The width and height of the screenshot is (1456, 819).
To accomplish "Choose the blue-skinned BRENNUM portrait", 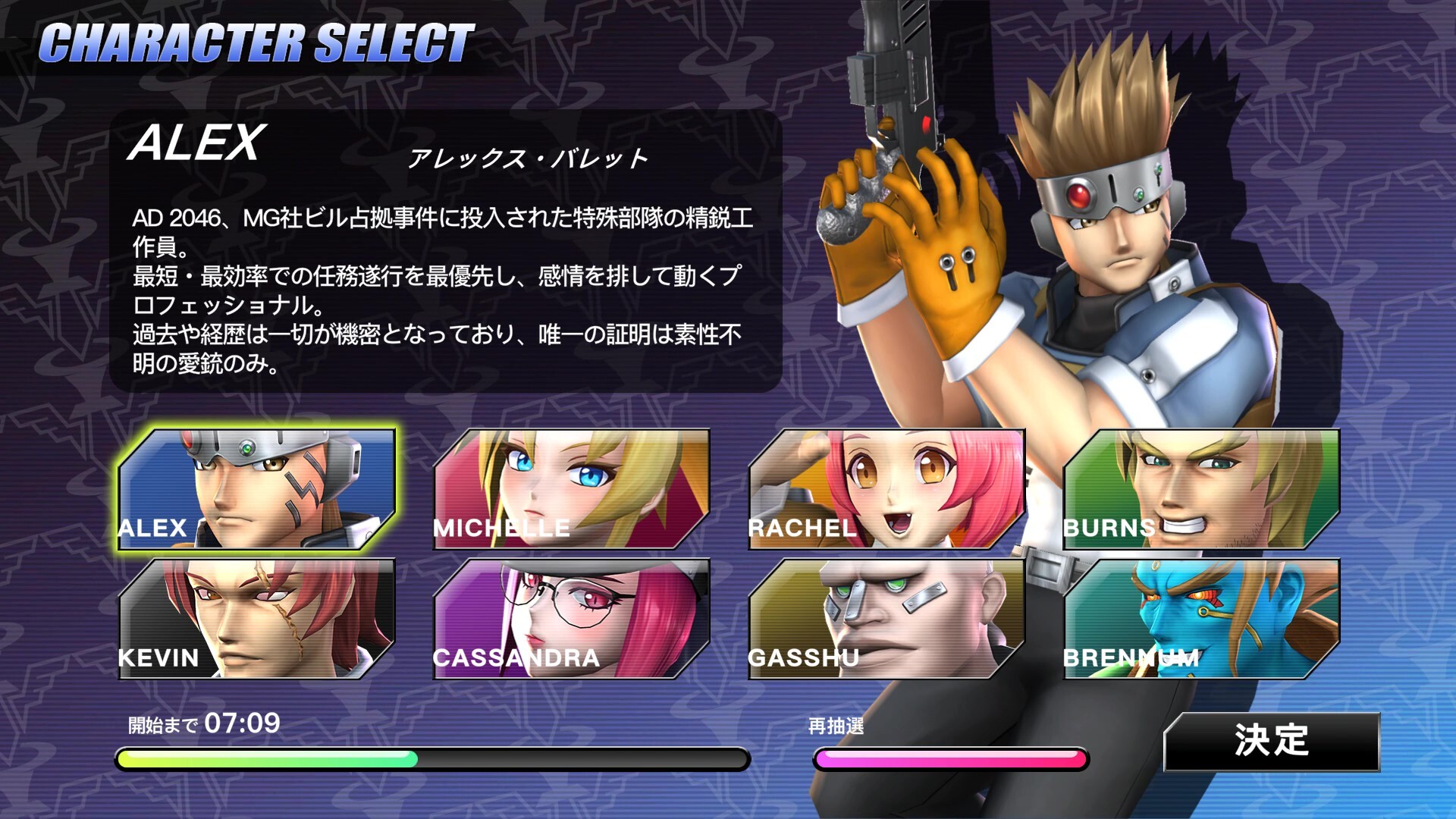I will tap(1200, 619).
